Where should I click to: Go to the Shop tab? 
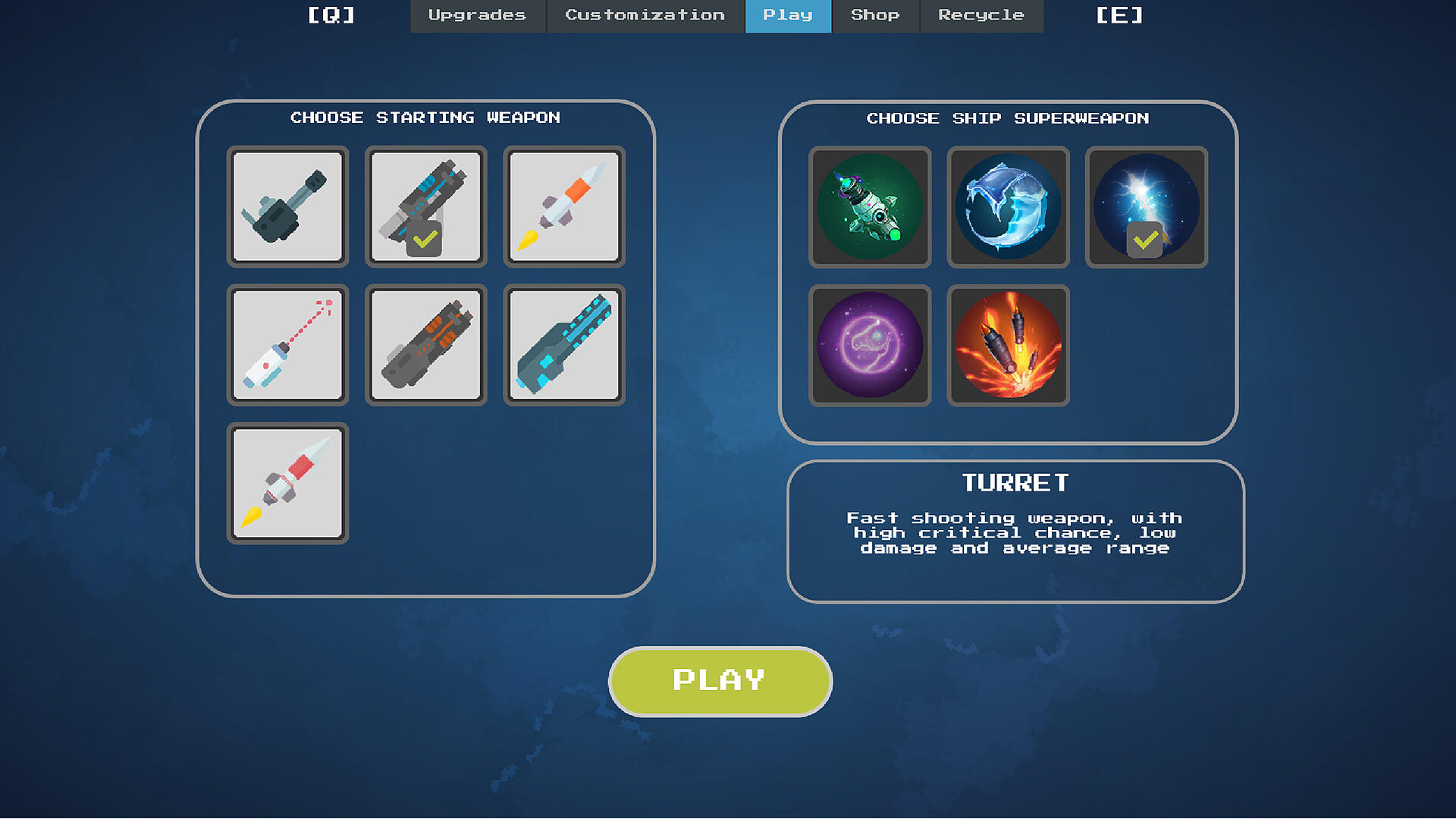[875, 15]
